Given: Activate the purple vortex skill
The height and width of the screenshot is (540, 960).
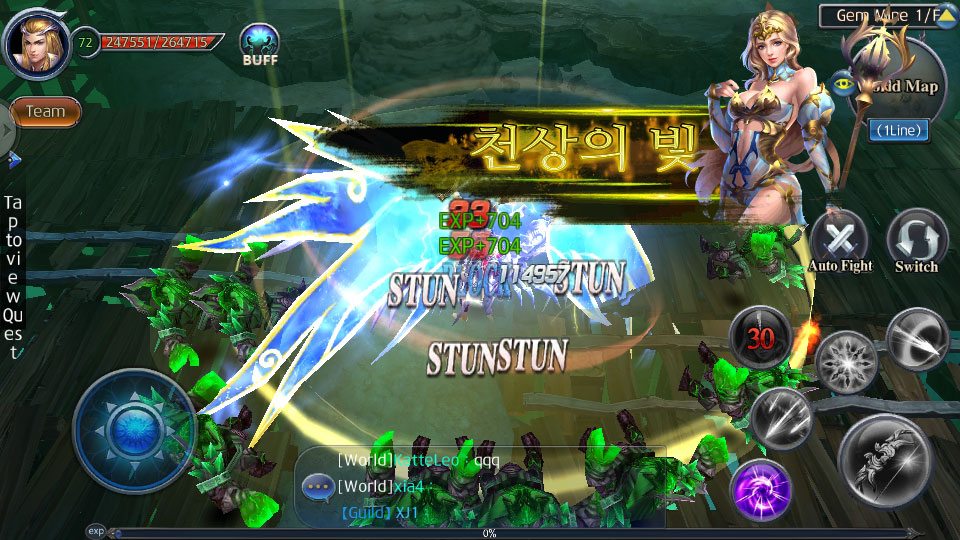Looking at the screenshot, I should (761, 491).
